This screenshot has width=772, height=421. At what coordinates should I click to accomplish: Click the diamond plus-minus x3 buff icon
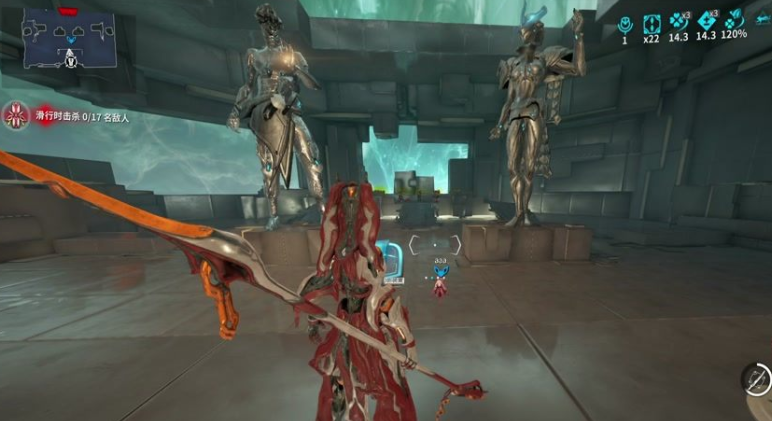706,22
